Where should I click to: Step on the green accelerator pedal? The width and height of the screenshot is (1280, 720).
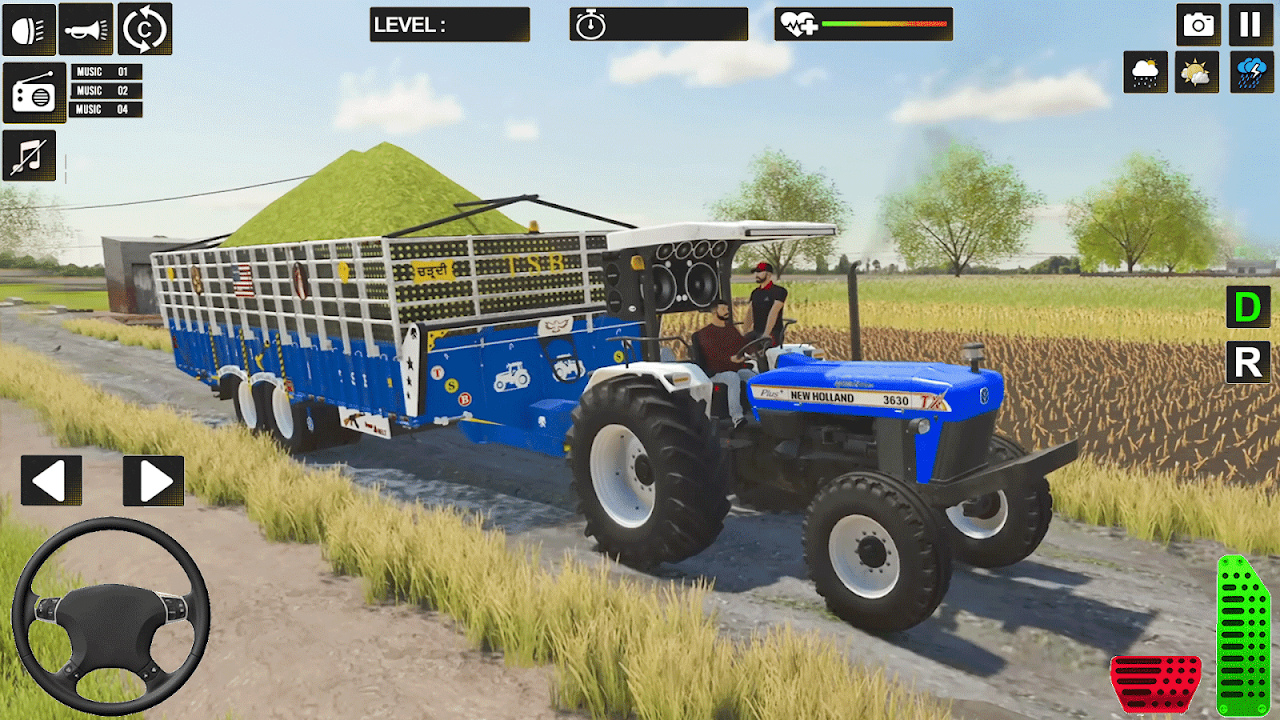[x=1243, y=635]
